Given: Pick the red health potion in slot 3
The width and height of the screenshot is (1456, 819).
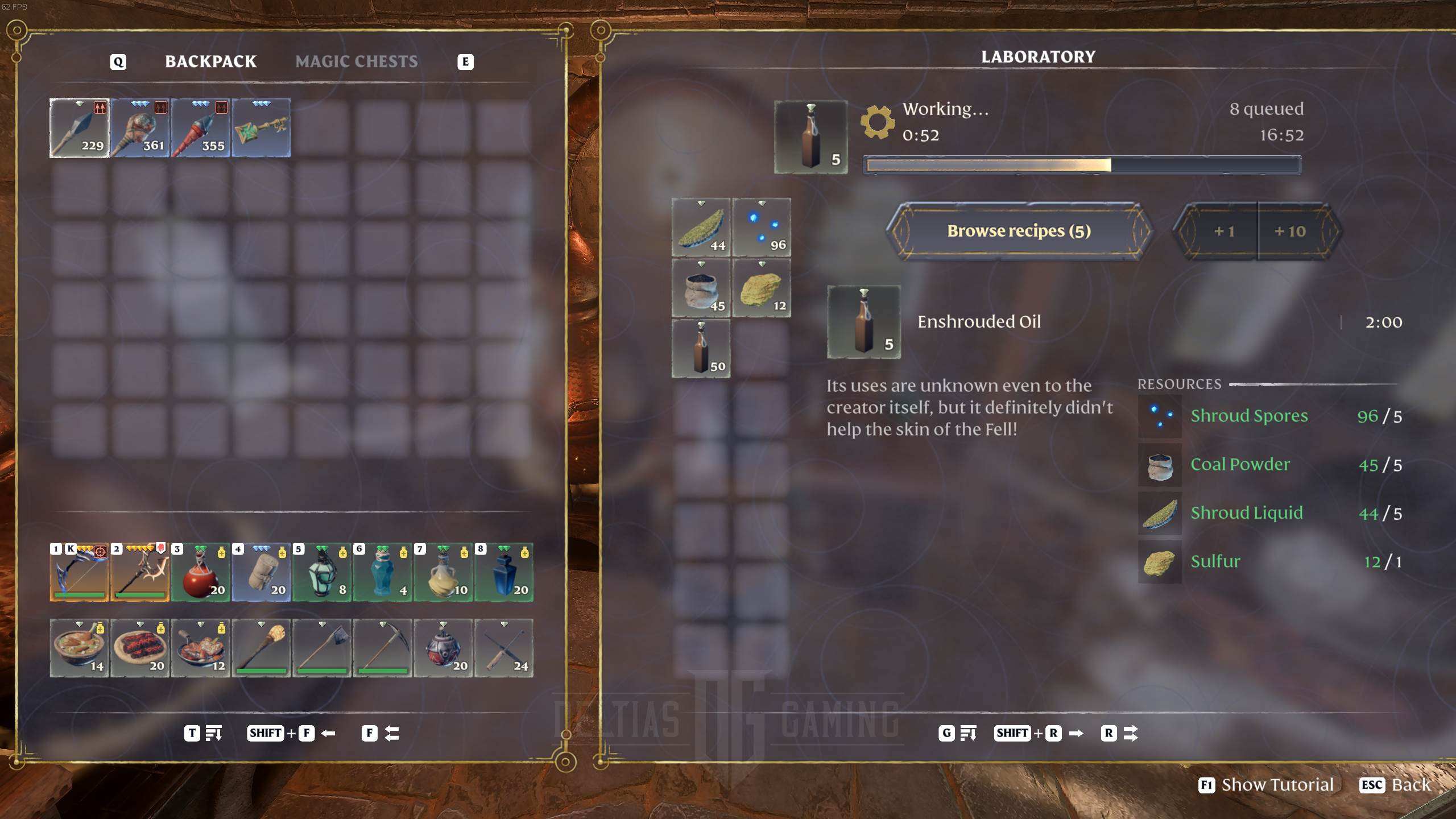Looking at the screenshot, I should [200, 573].
